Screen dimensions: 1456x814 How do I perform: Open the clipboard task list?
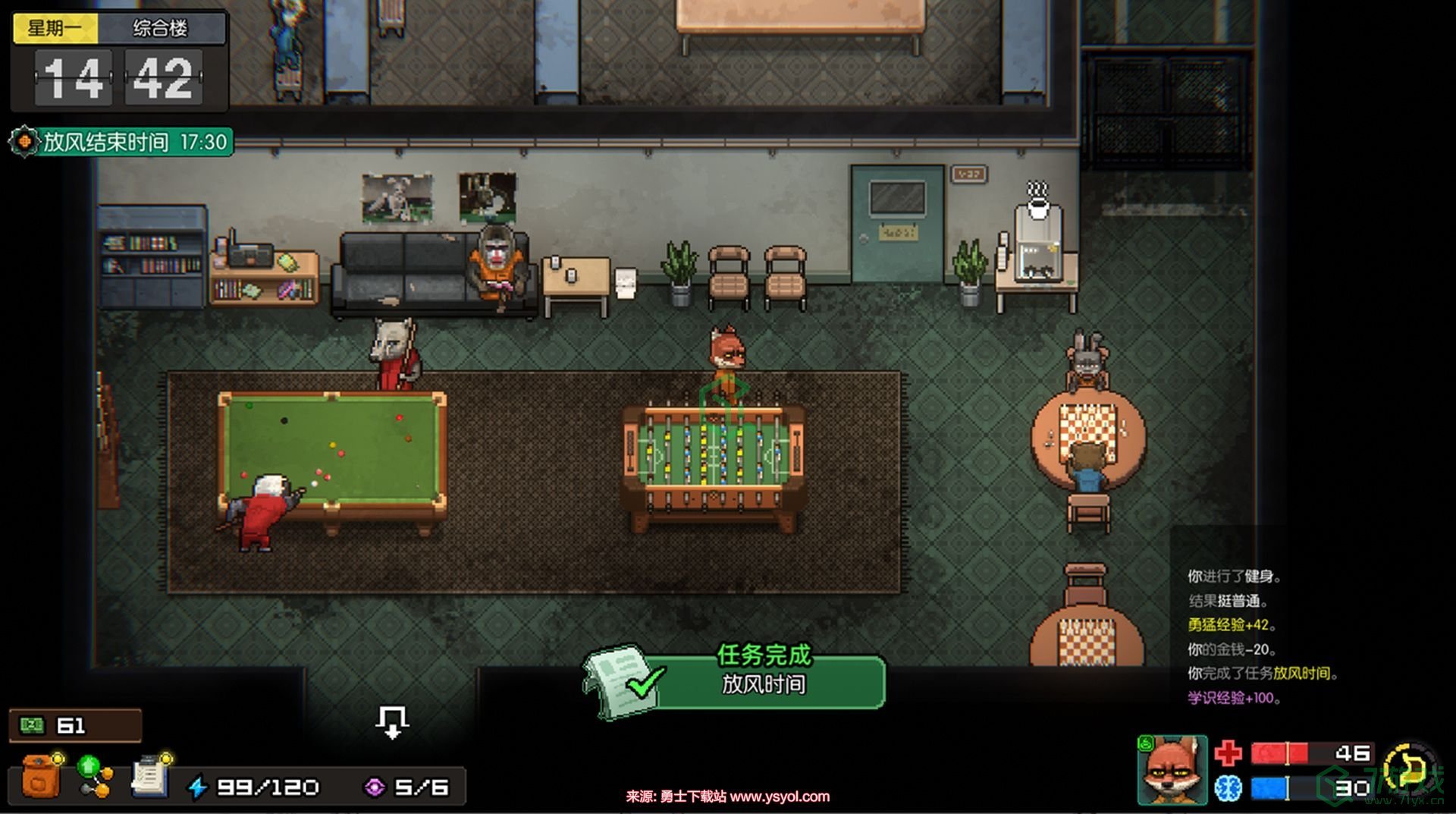150,777
